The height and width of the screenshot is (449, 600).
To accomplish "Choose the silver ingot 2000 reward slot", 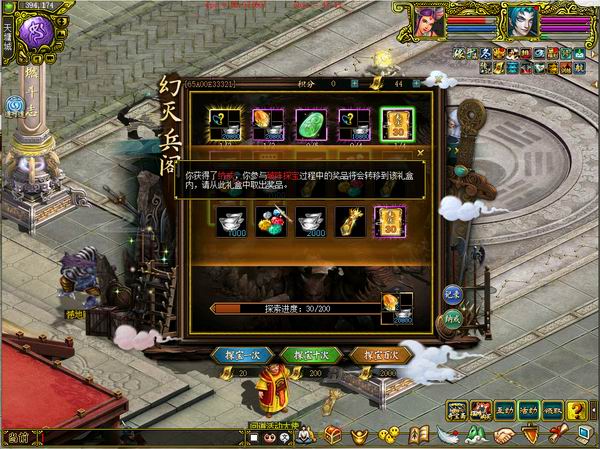I will point(311,221).
